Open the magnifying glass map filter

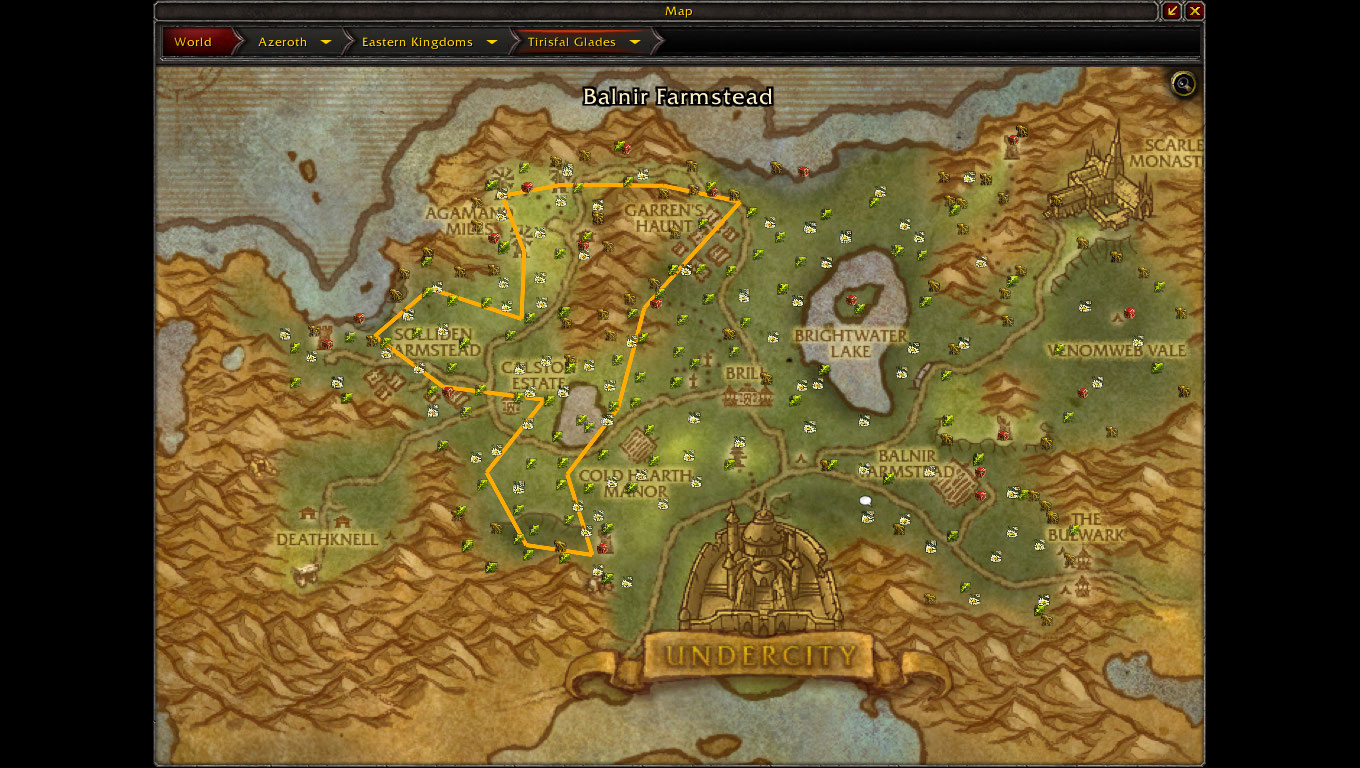1183,84
